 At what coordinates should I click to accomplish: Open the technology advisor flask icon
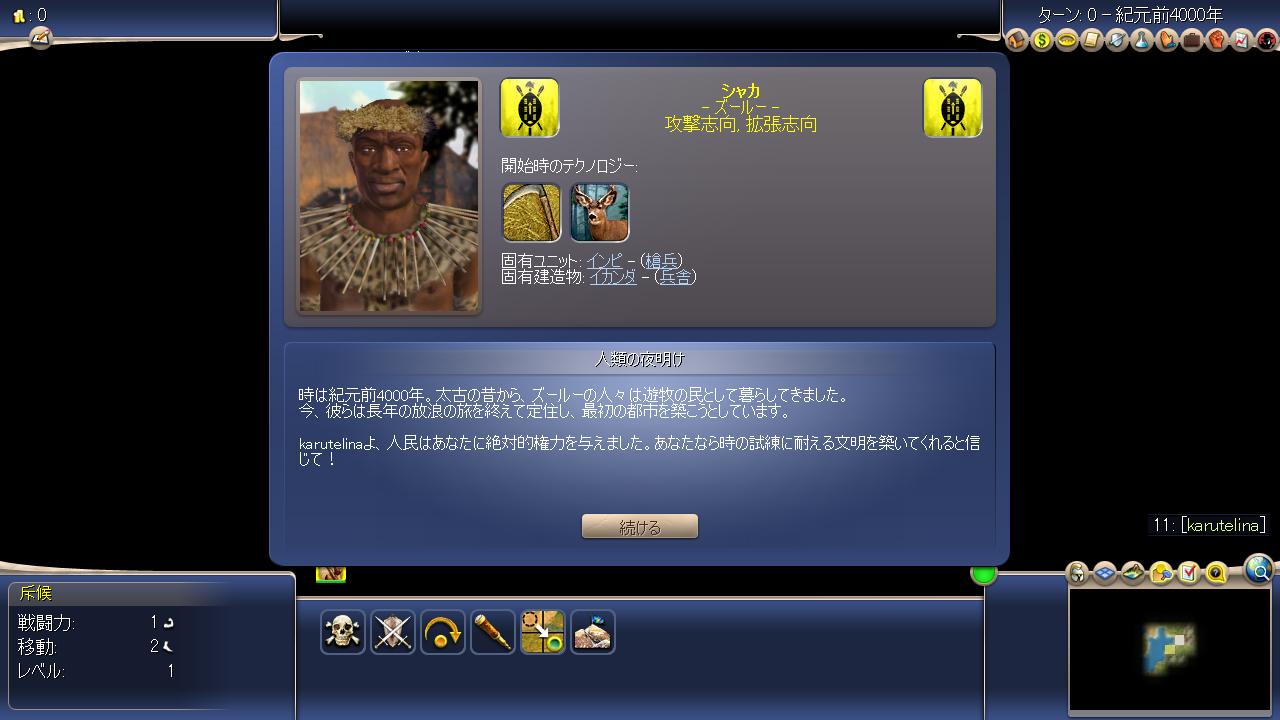(1142, 40)
